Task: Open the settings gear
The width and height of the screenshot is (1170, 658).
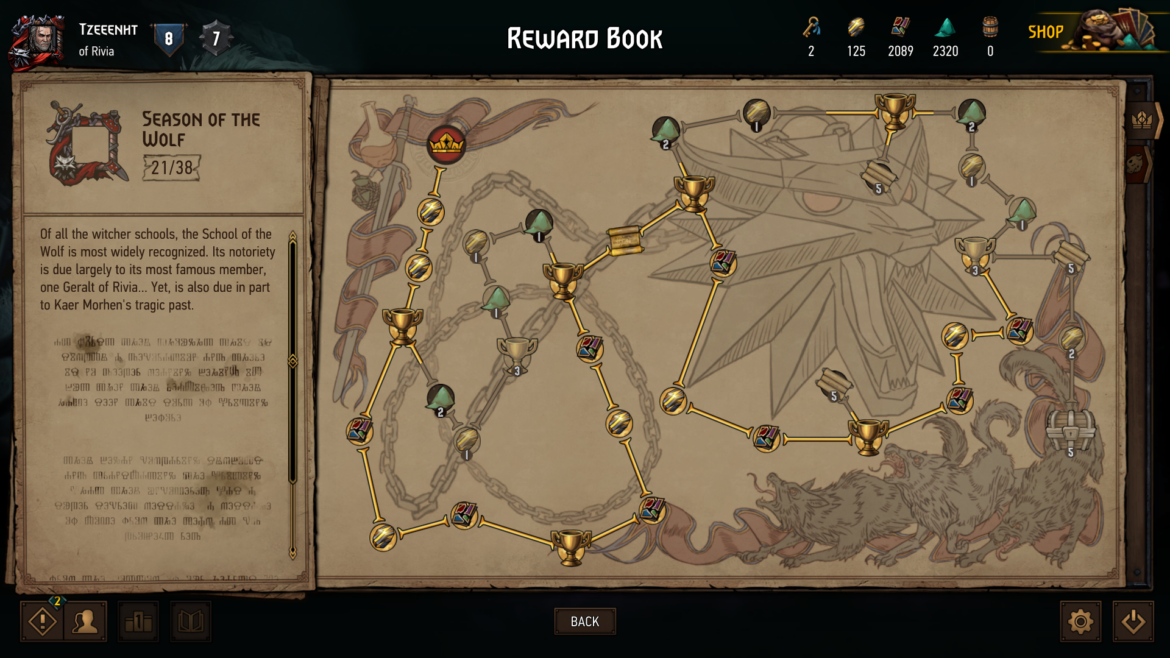Action: [1080, 621]
